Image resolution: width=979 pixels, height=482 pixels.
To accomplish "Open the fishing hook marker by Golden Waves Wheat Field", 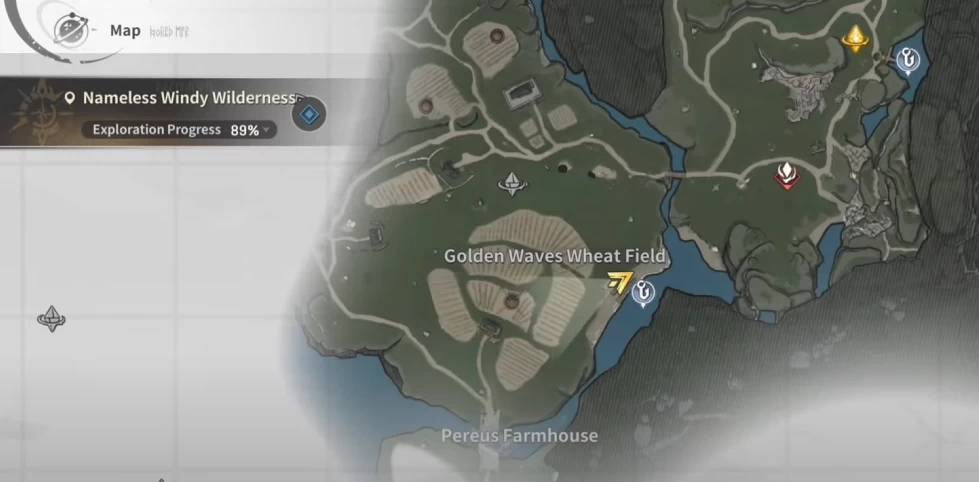I will click(643, 293).
